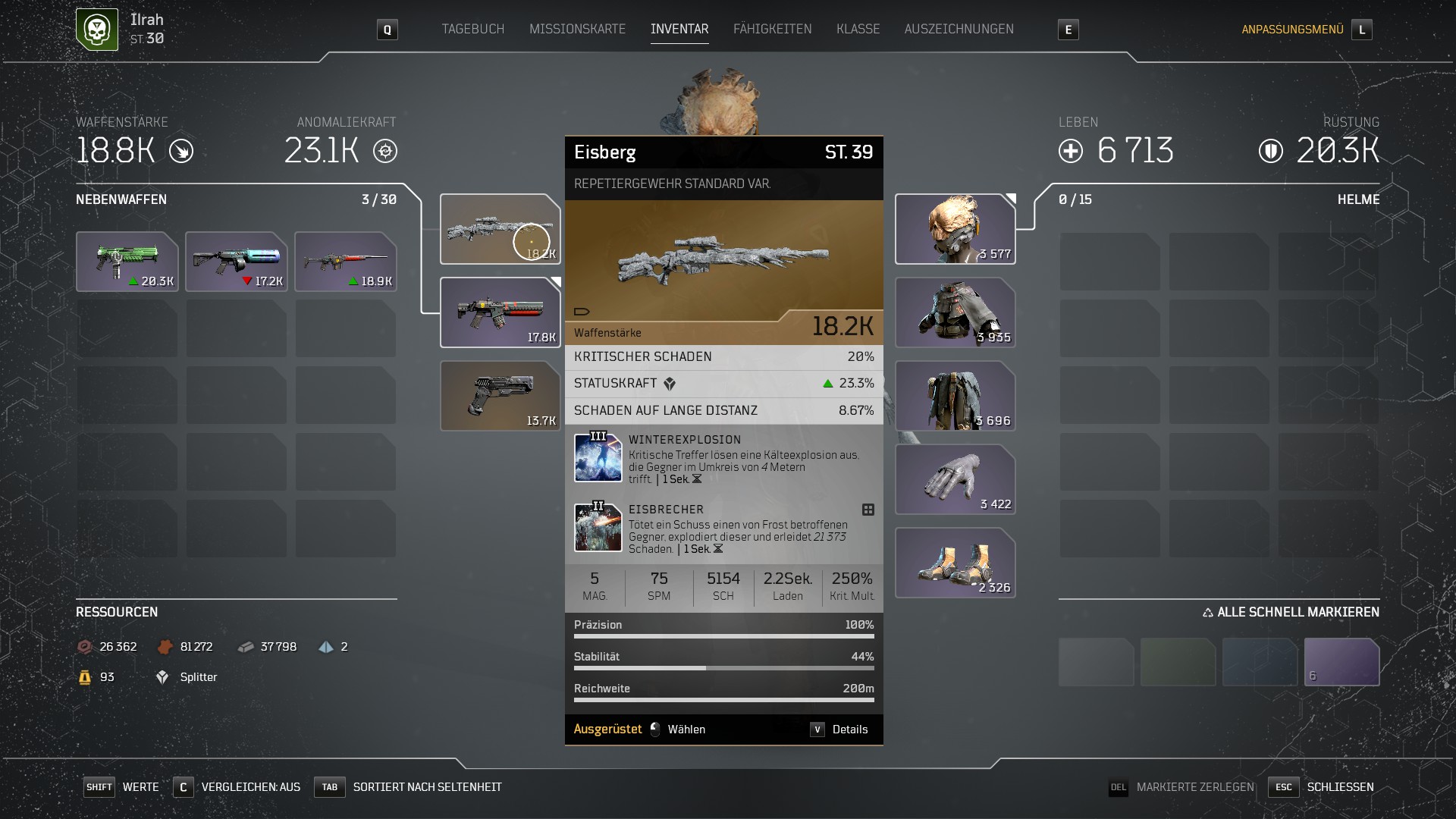
Task: Pick the gloves slot 3 422
Action: coord(955,479)
